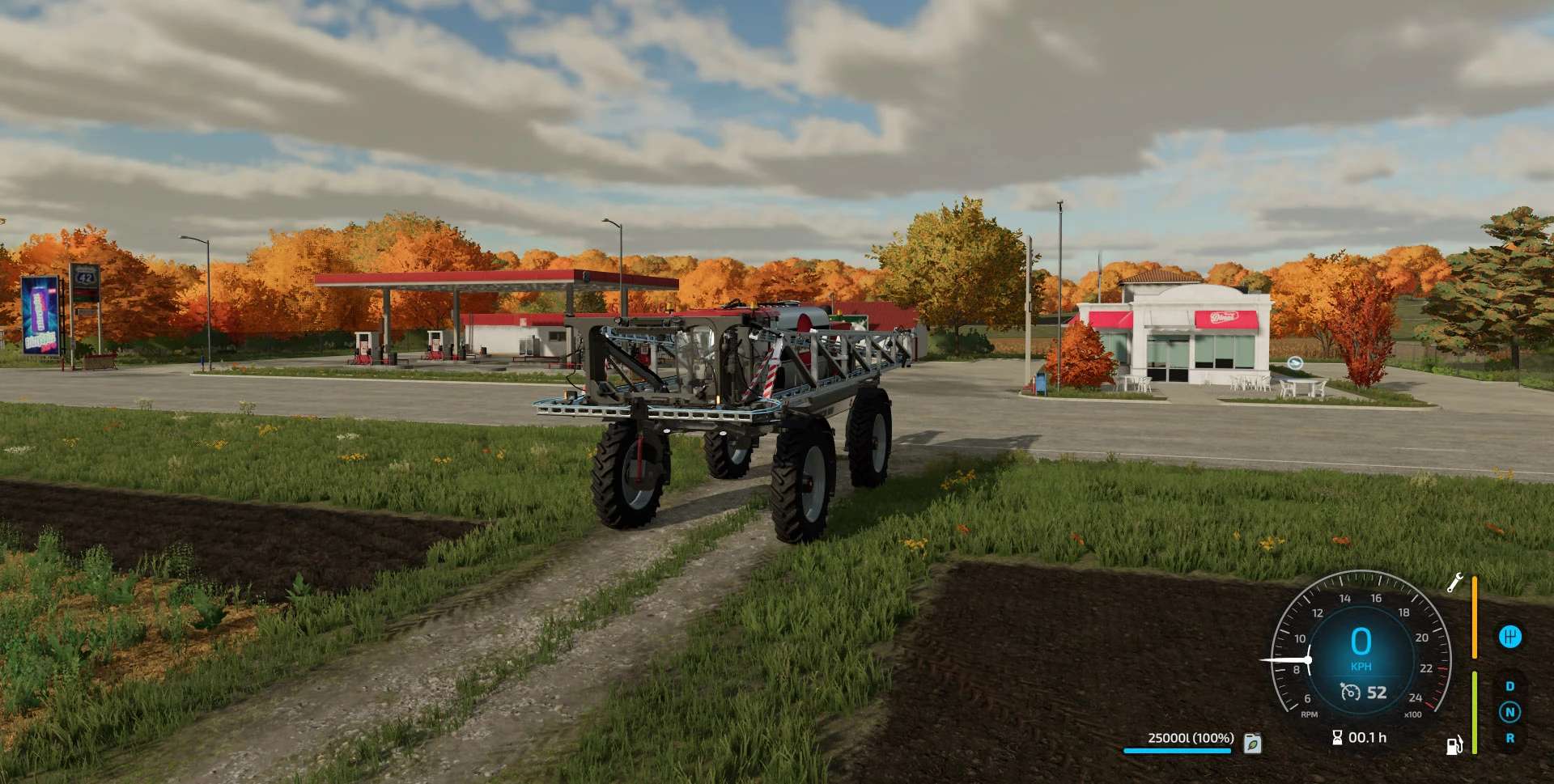Screen dimensions: 1554x784
Task: Click the blue gear-shift transmission icon
Action: tap(1509, 637)
